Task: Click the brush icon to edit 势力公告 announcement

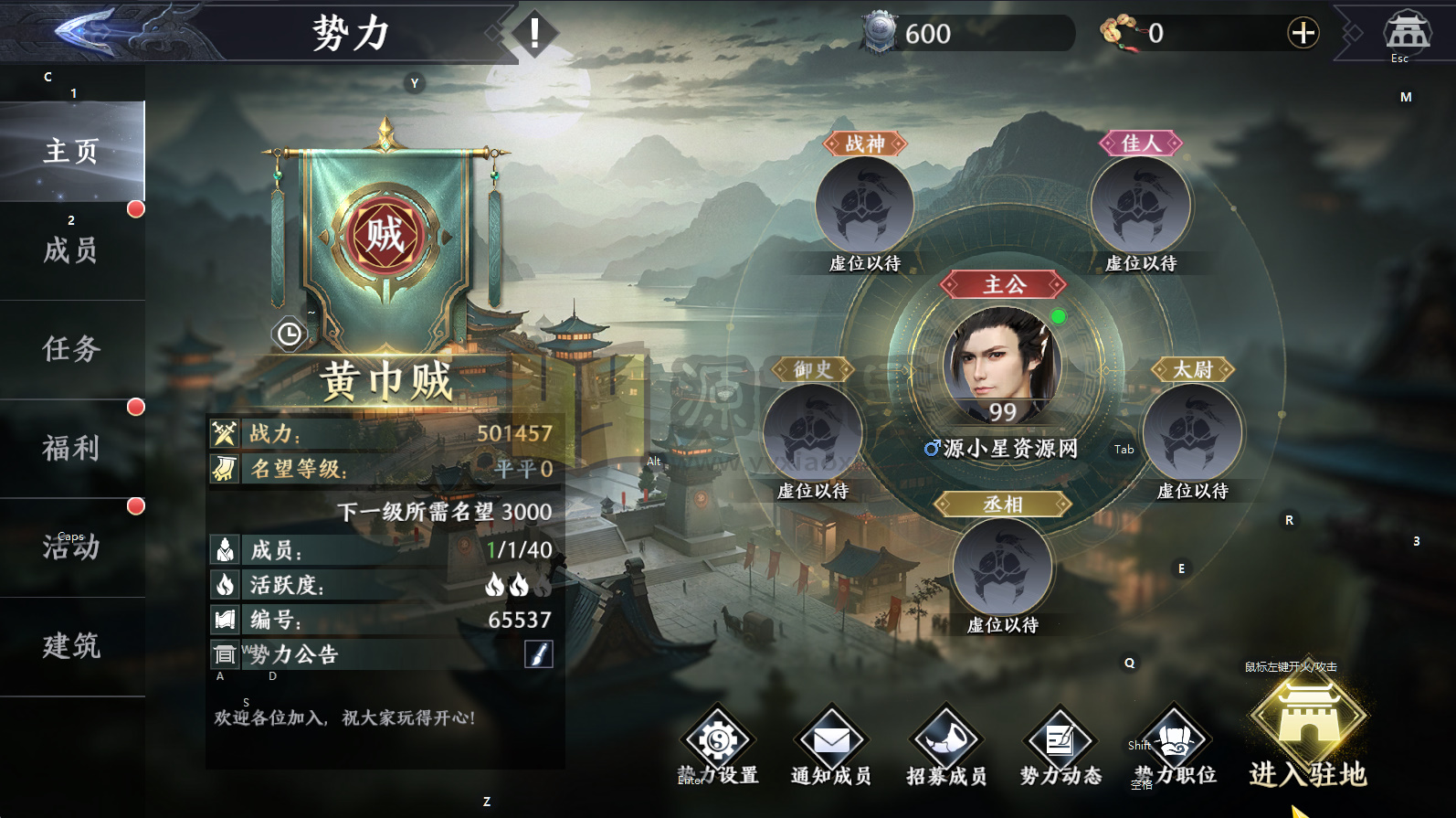Action: (x=539, y=653)
